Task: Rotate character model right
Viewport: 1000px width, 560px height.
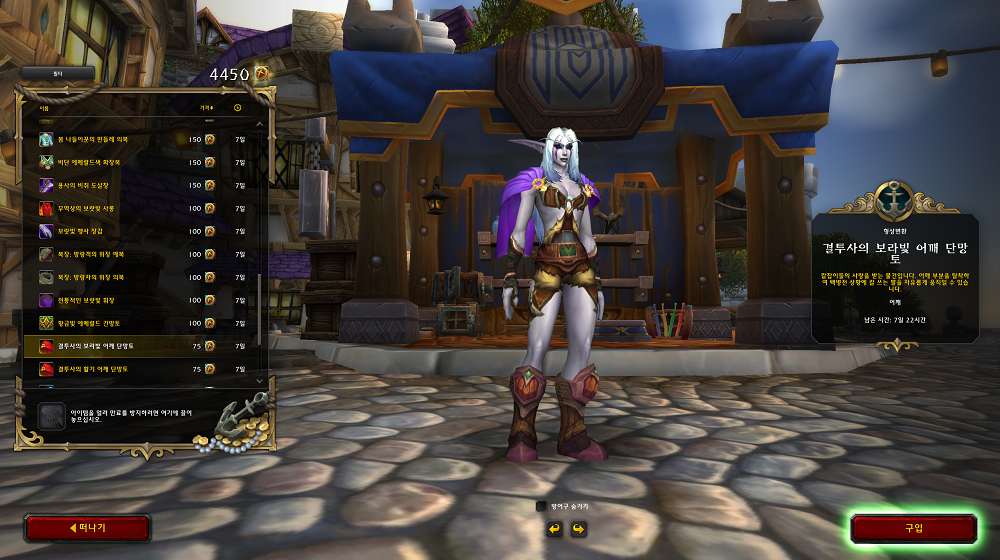Action: coord(578,528)
